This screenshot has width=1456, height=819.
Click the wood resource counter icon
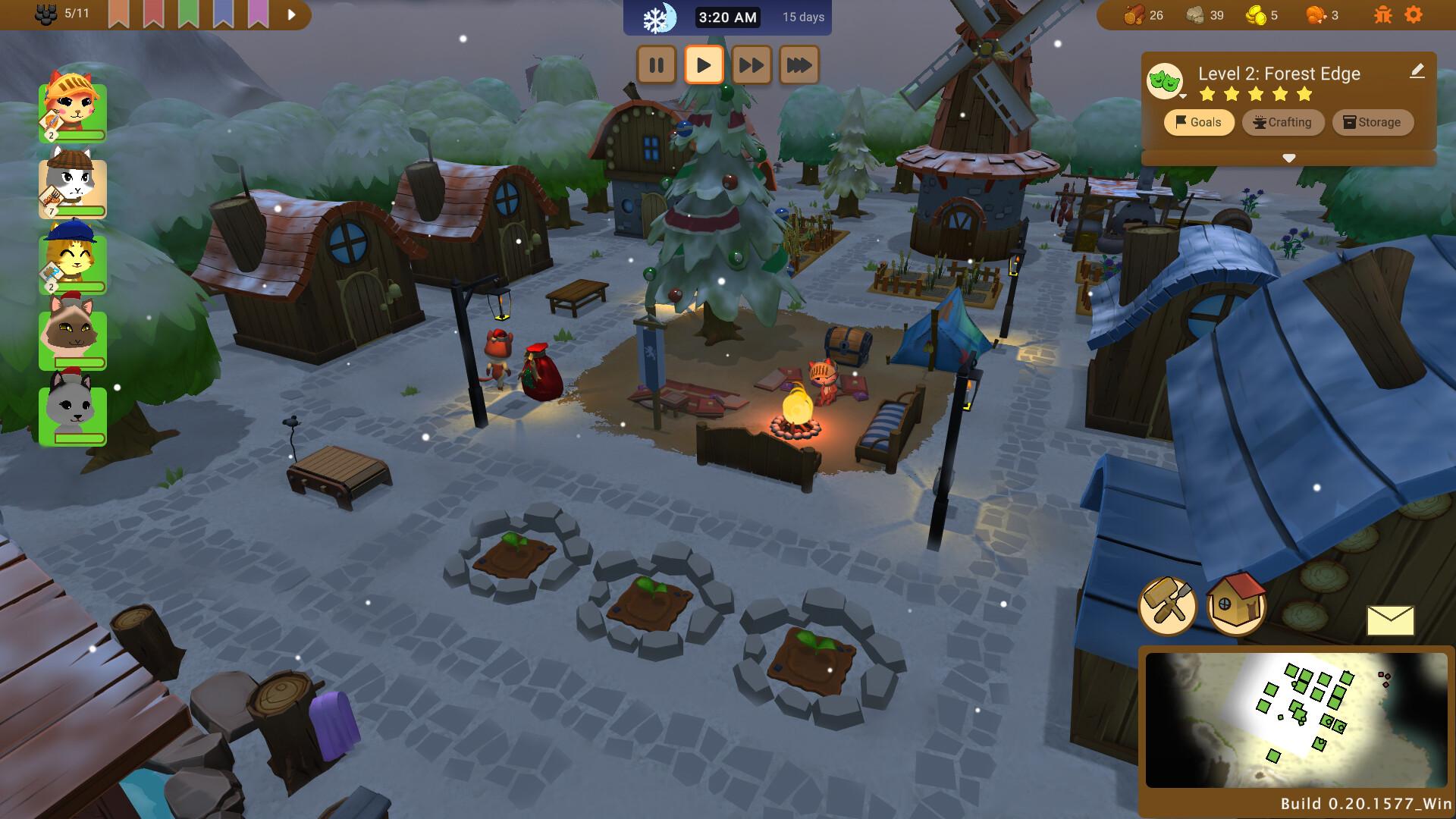[x=1132, y=13]
